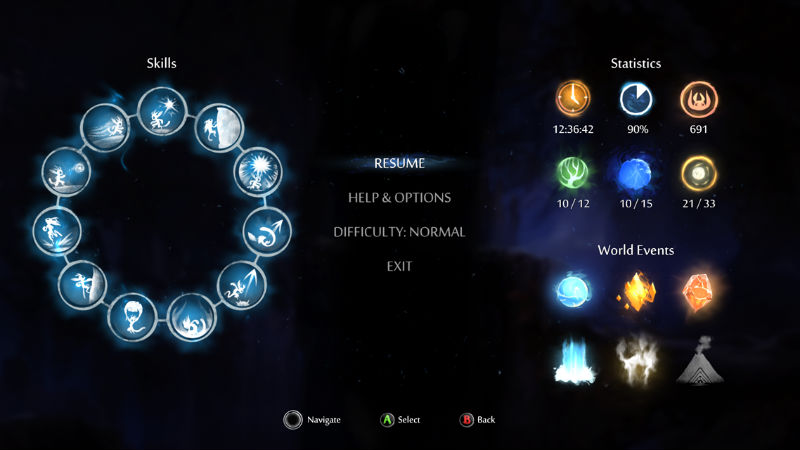Click the blue waterfall world event
This screenshot has width=800, height=450.
pyautogui.click(x=577, y=361)
